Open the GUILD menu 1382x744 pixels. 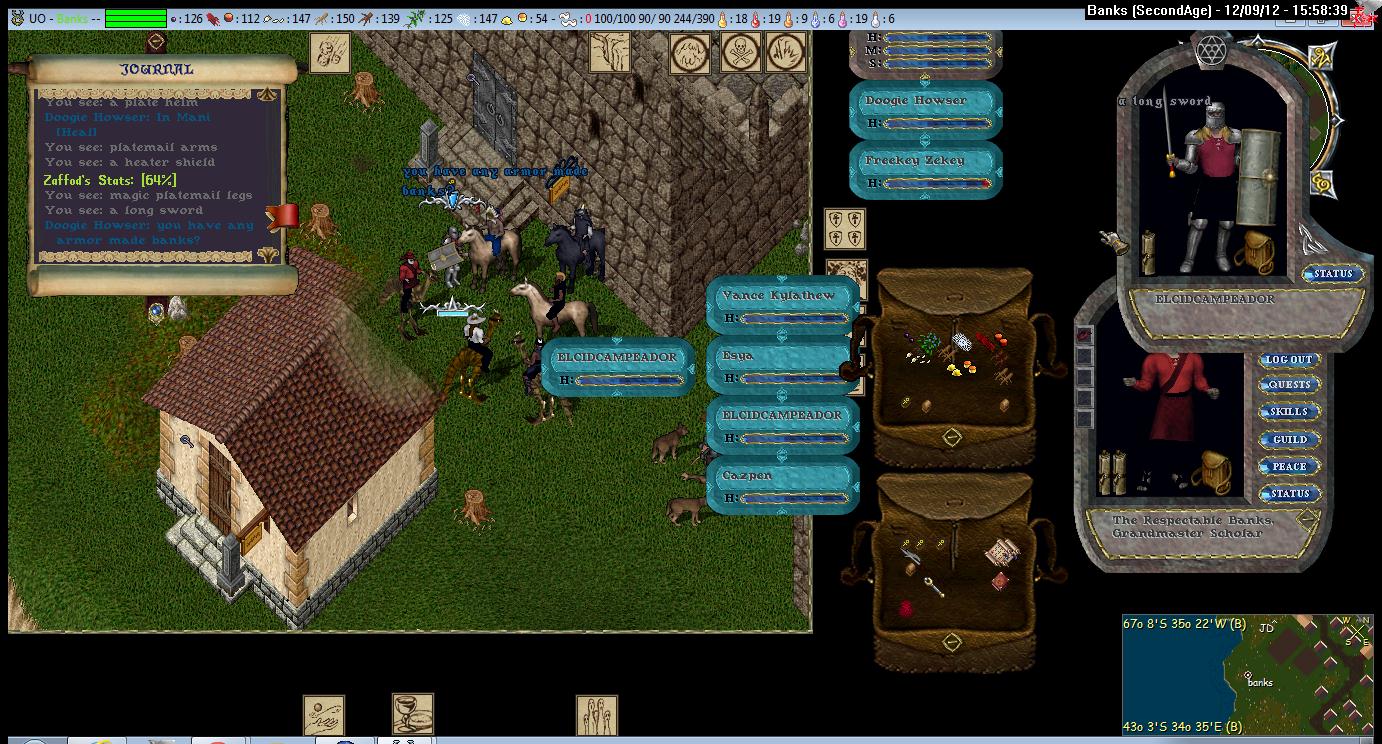coord(1289,440)
